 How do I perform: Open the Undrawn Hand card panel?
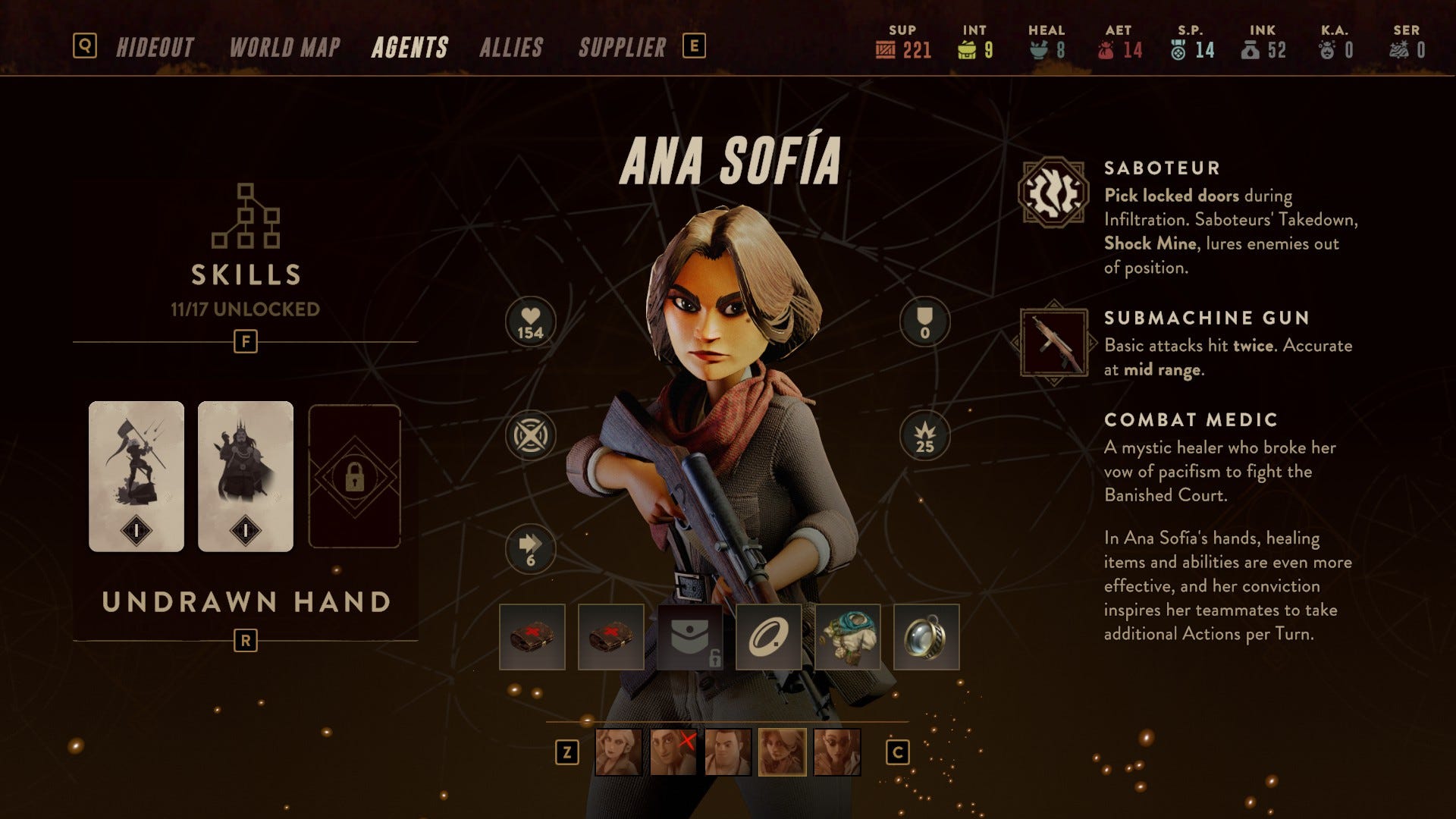[x=246, y=602]
